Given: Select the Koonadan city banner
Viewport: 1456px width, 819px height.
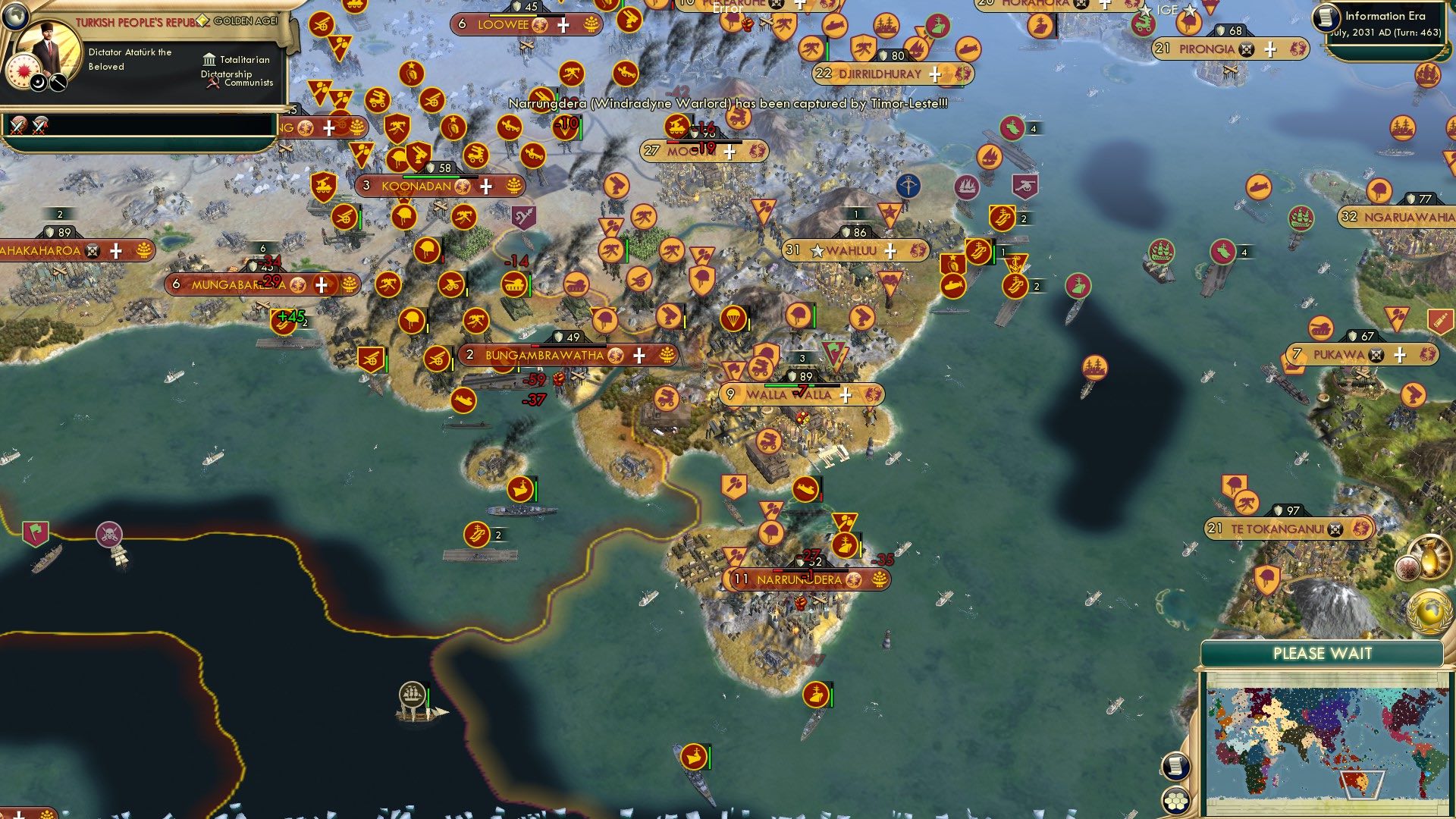Looking at the screenshot, I should tap(417, 185).
